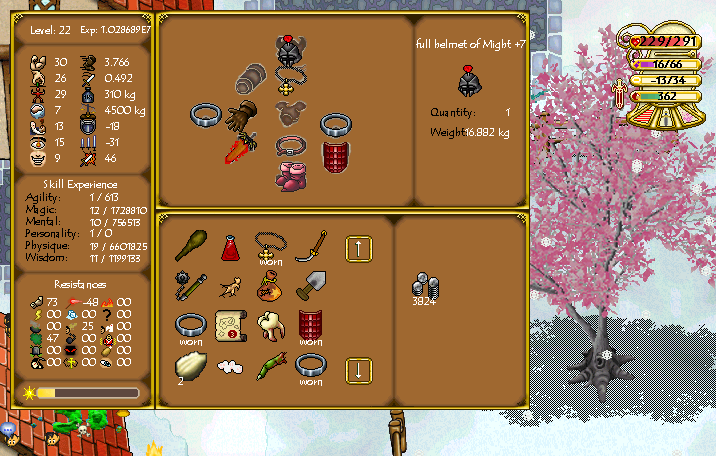Image resolution: width=716 pixels, height=456 pixels.
Task: Select the orange sack in inventory
Action: 267,287
